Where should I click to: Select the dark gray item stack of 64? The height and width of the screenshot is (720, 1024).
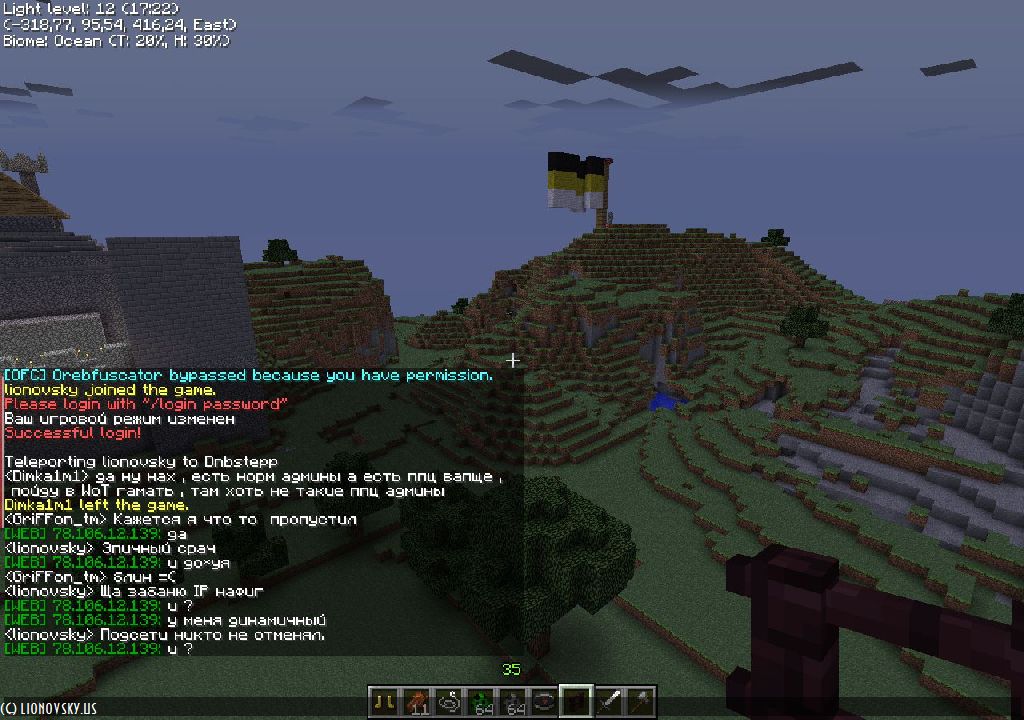(512, 701)
